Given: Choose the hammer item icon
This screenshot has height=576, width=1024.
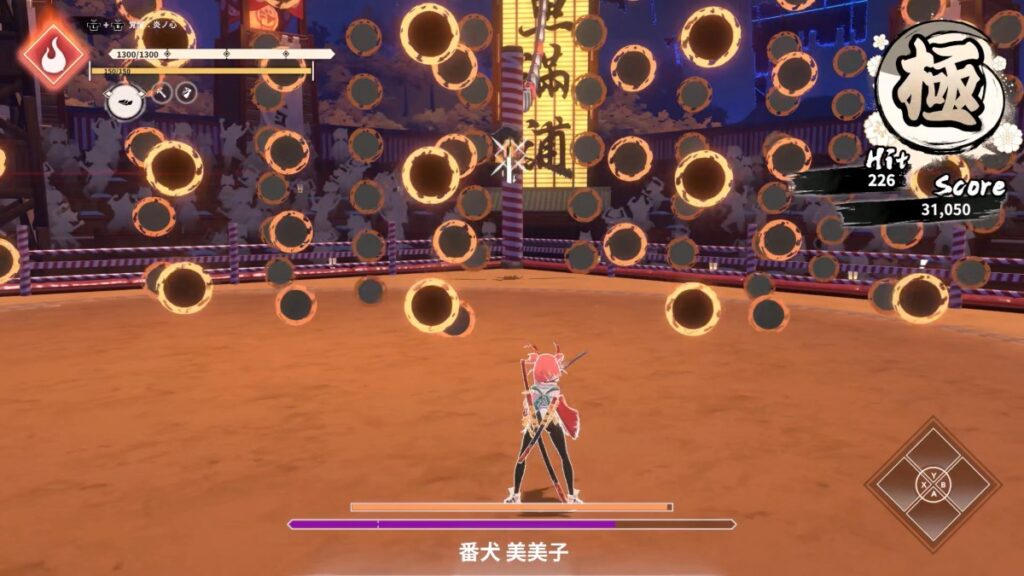Looking at the screenshot, I should point(161,94).
